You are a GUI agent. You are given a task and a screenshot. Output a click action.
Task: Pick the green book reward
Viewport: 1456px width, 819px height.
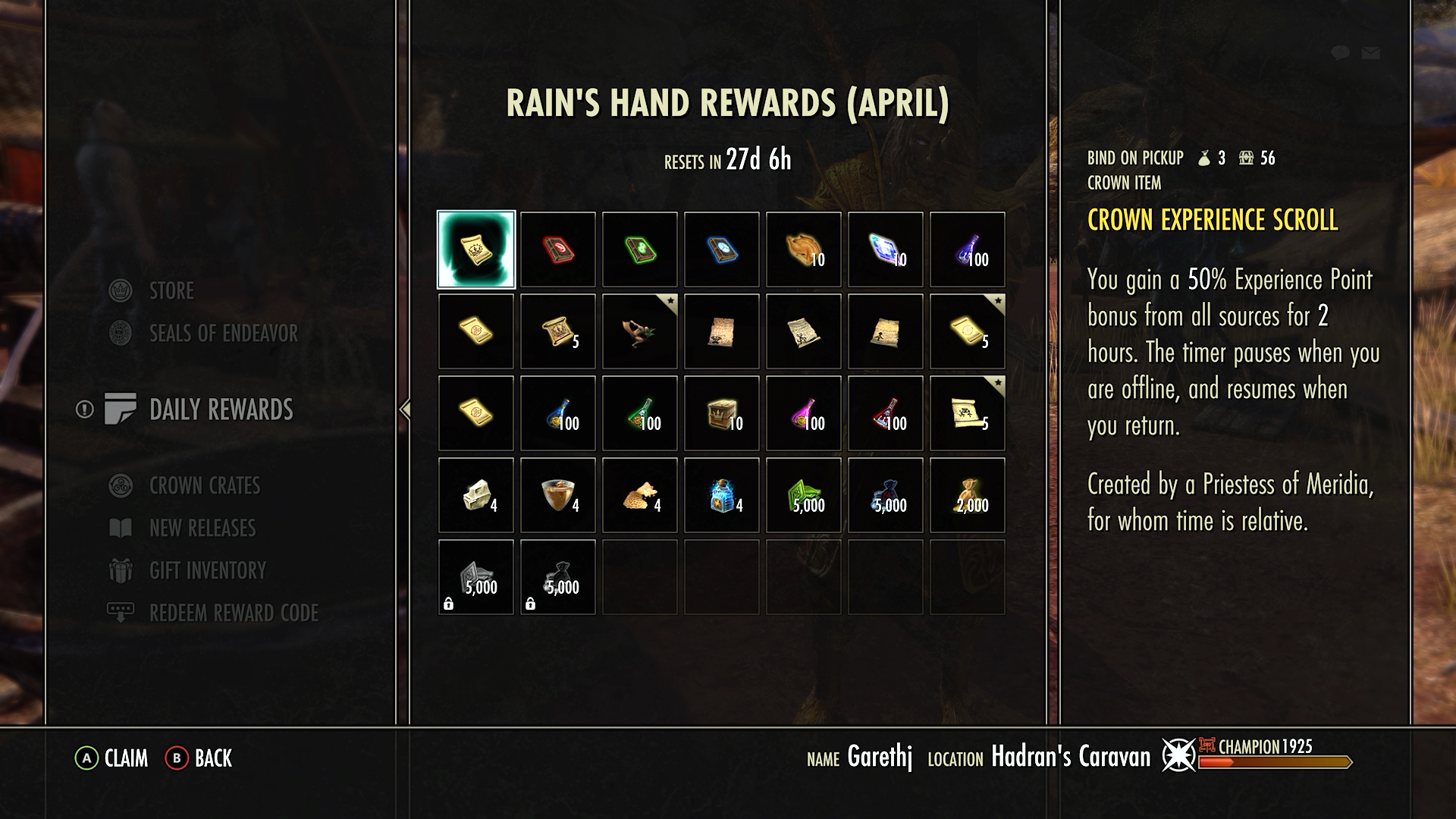click(640, 250)
